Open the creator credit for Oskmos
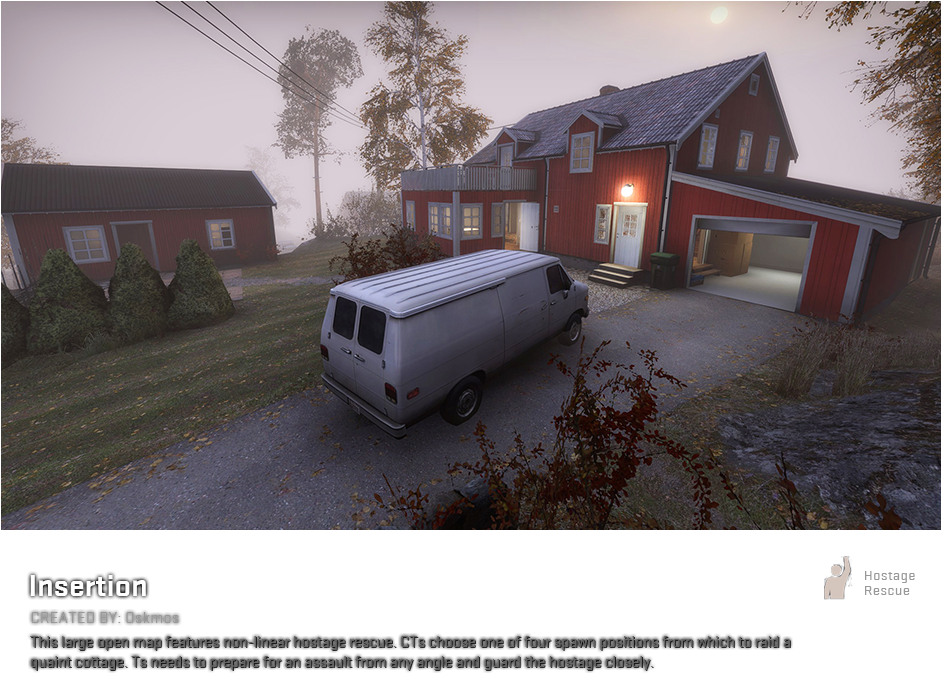The image size is (942, 682). tap(105, 618)
